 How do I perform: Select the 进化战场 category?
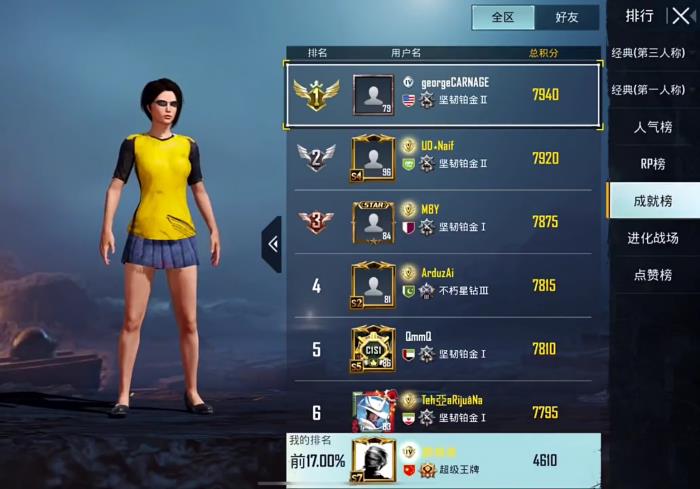tap(653, 238)
